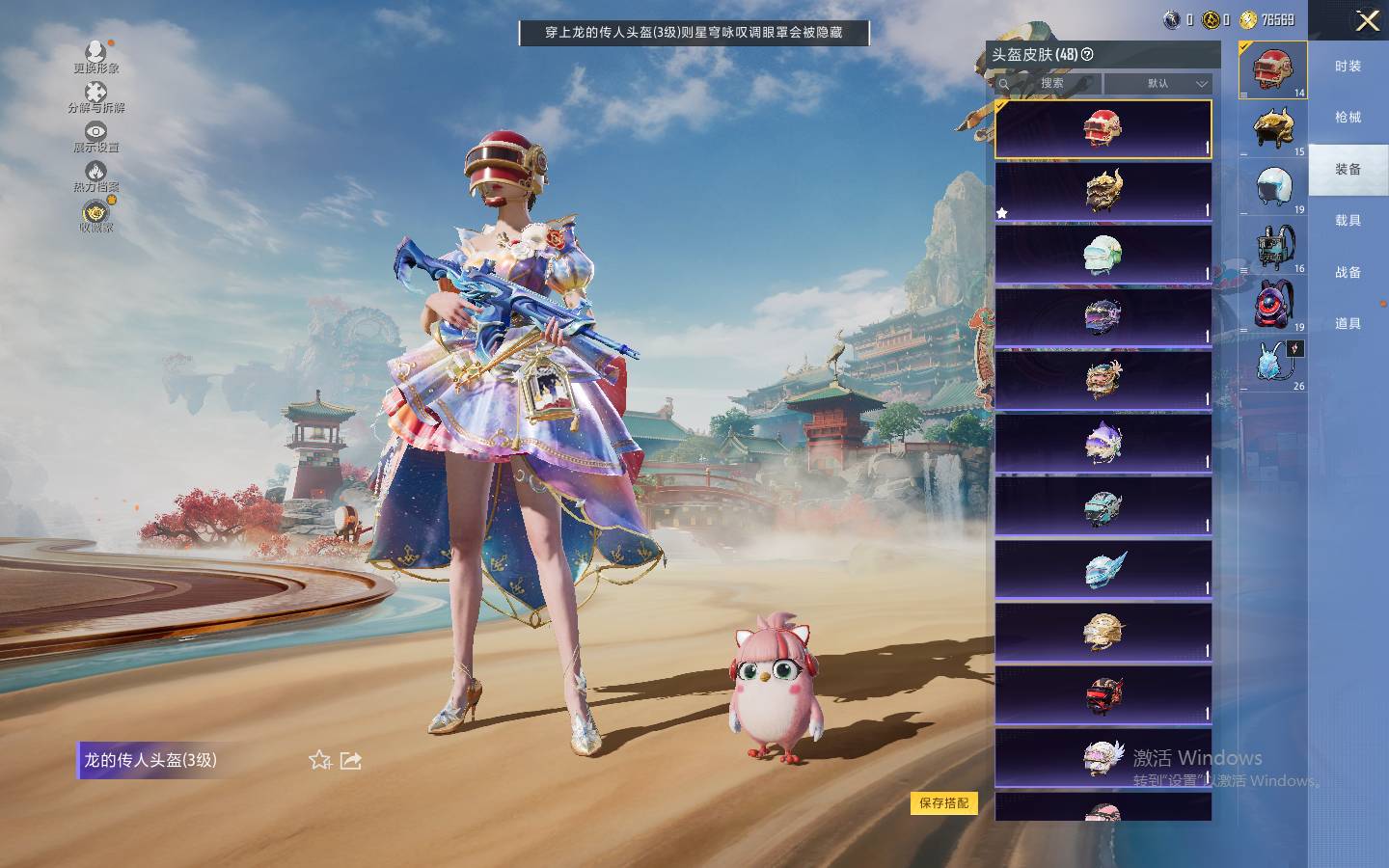The image size is (1389, 868).
Task: Select the white and green helmet skin
Action: [x=1103, y=255]
